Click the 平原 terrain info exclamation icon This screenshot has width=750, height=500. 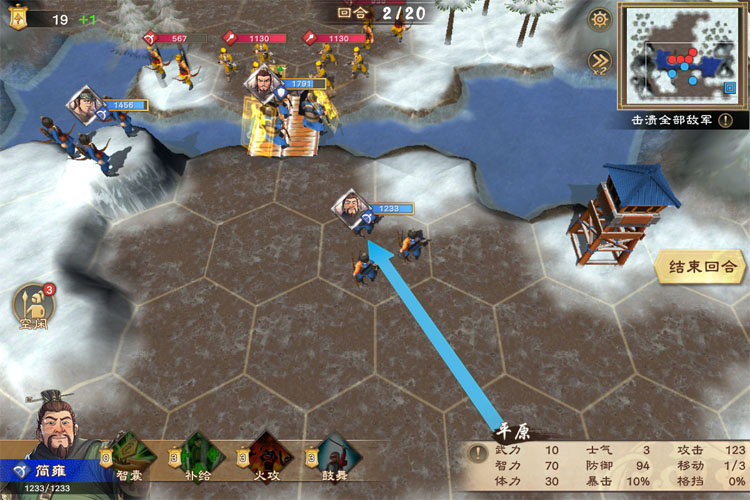477,451
